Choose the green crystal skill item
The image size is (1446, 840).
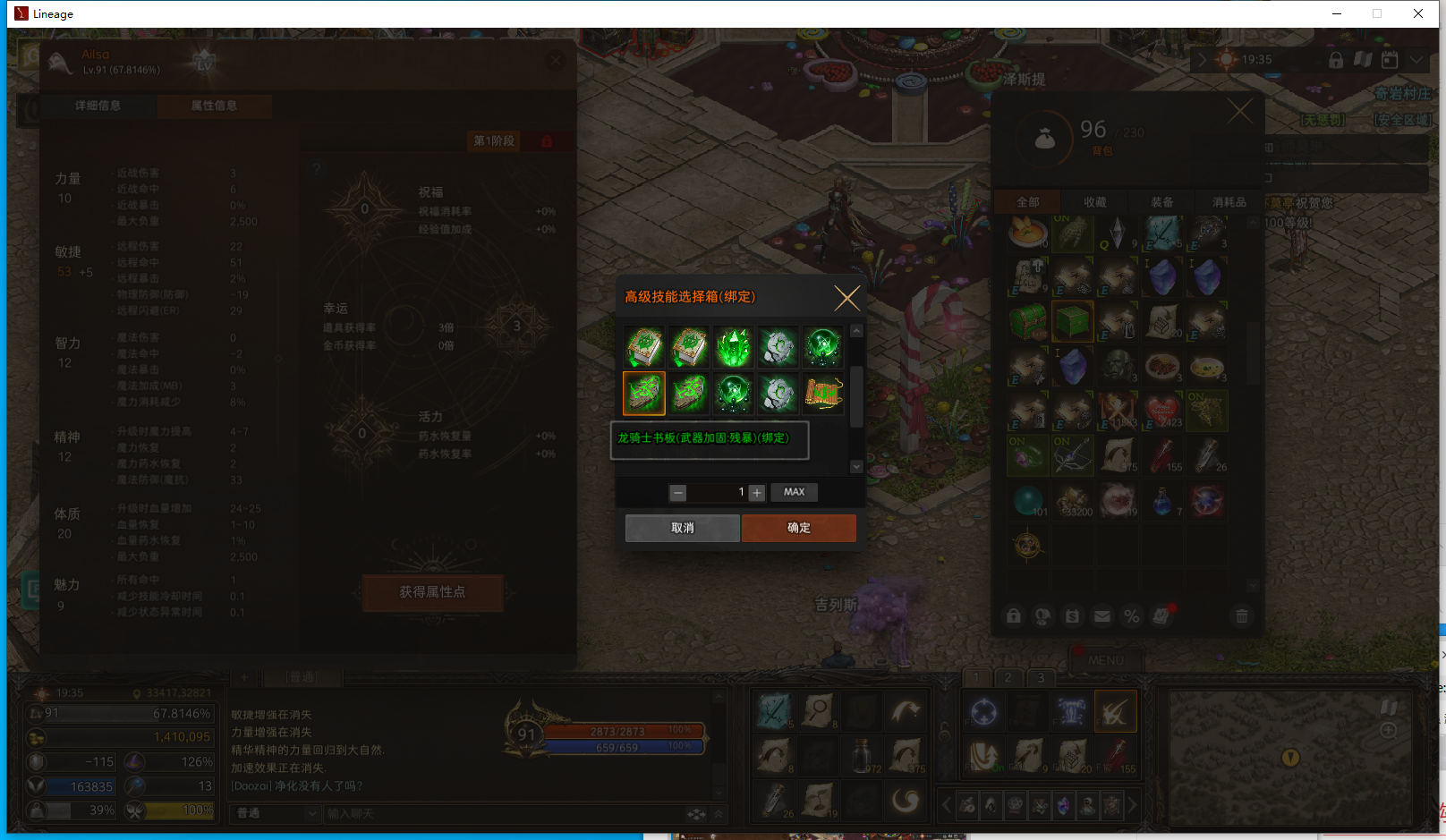pyautogui.click(x=734, y=348)
